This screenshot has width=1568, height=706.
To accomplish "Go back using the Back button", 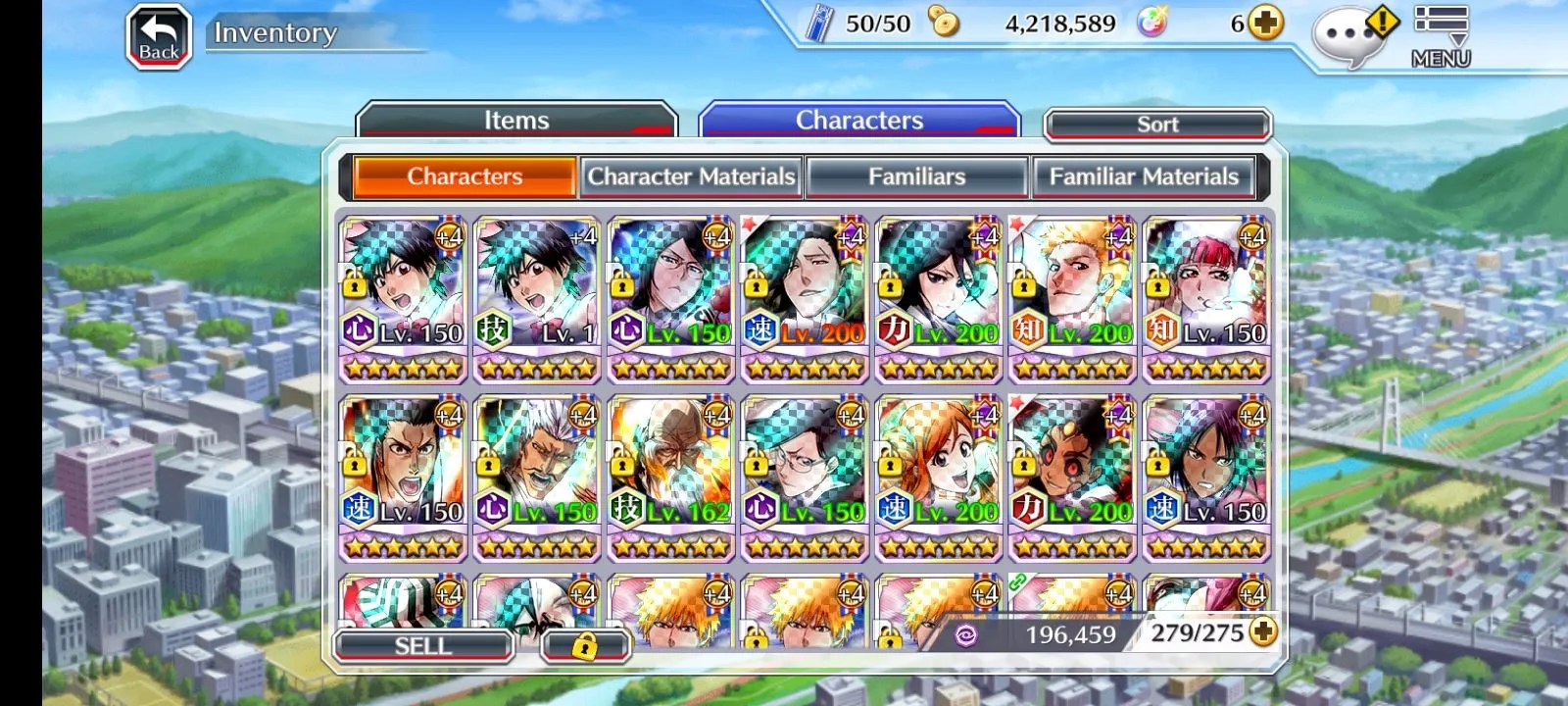I will click(159, 37).
